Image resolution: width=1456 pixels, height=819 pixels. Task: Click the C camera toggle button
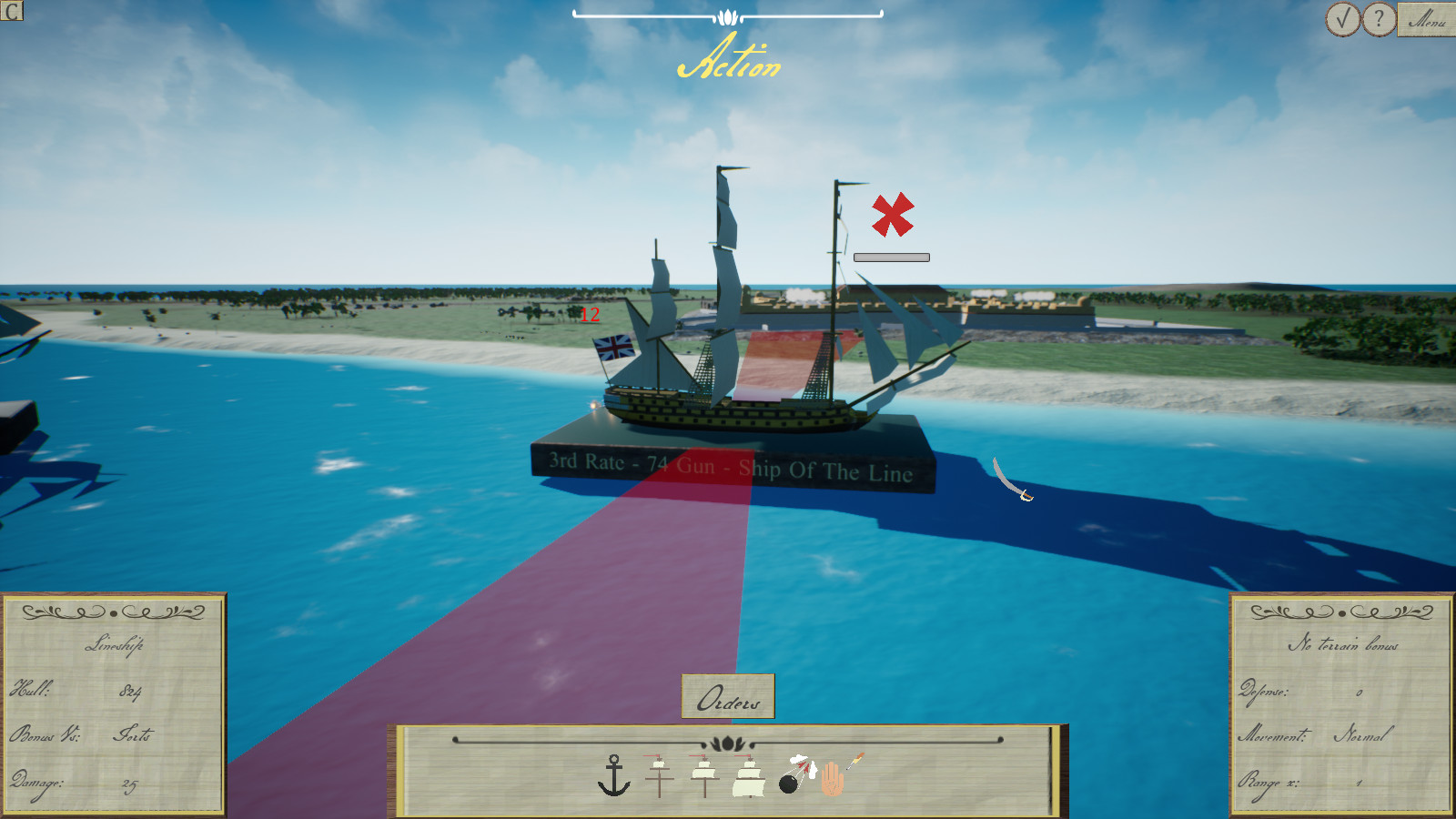(13, 12)
